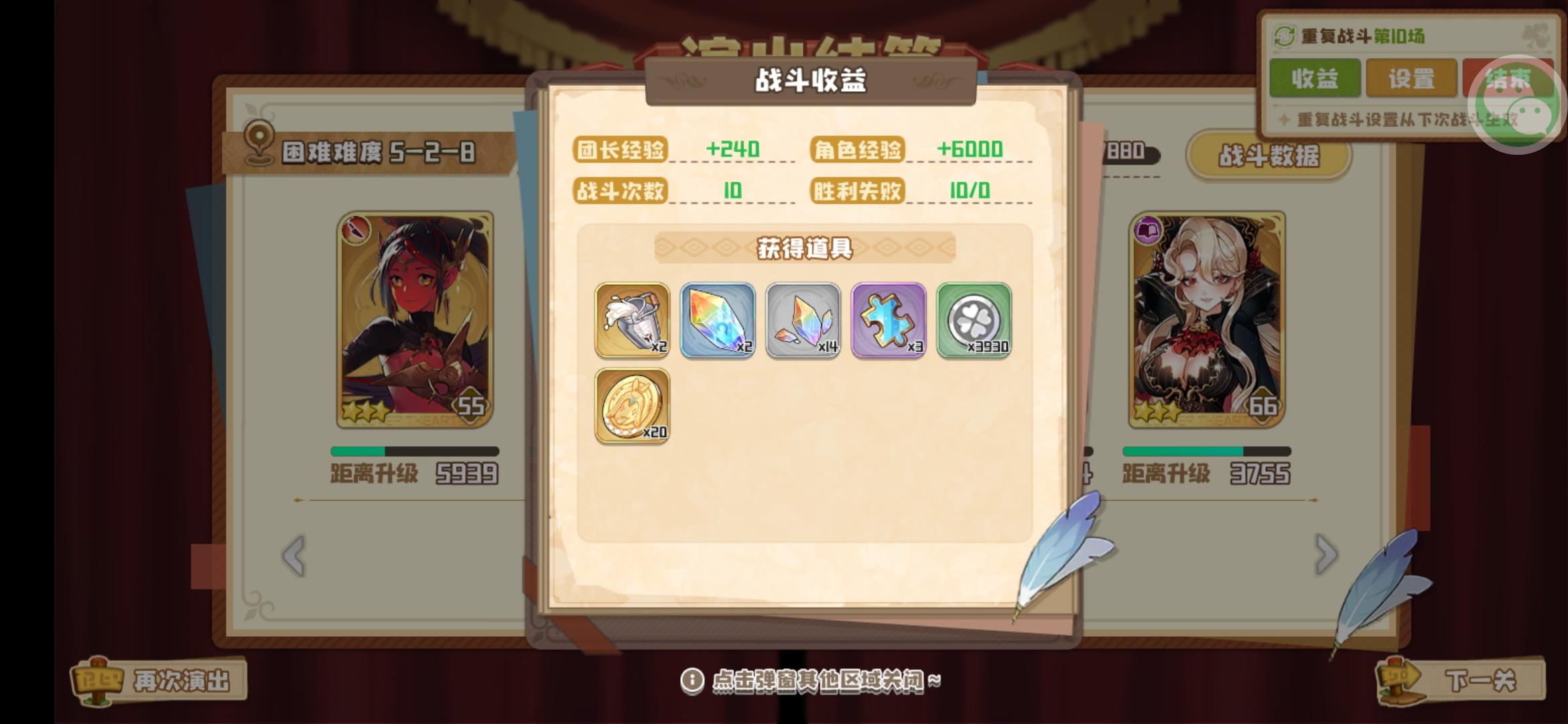Screen dimensions: 1568x724
Task: Select the rainbow crystal x2 reward icon
Action: tap(718, 322)
